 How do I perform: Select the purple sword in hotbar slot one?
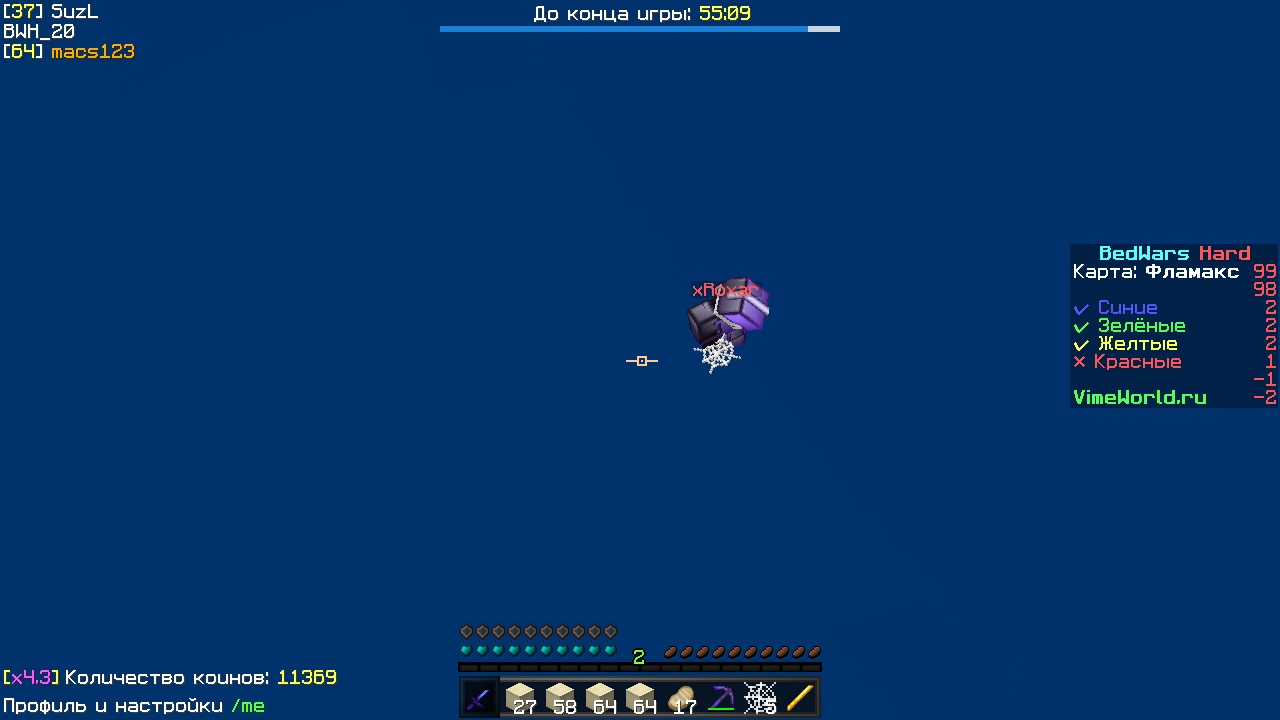[x=478, y=697]
